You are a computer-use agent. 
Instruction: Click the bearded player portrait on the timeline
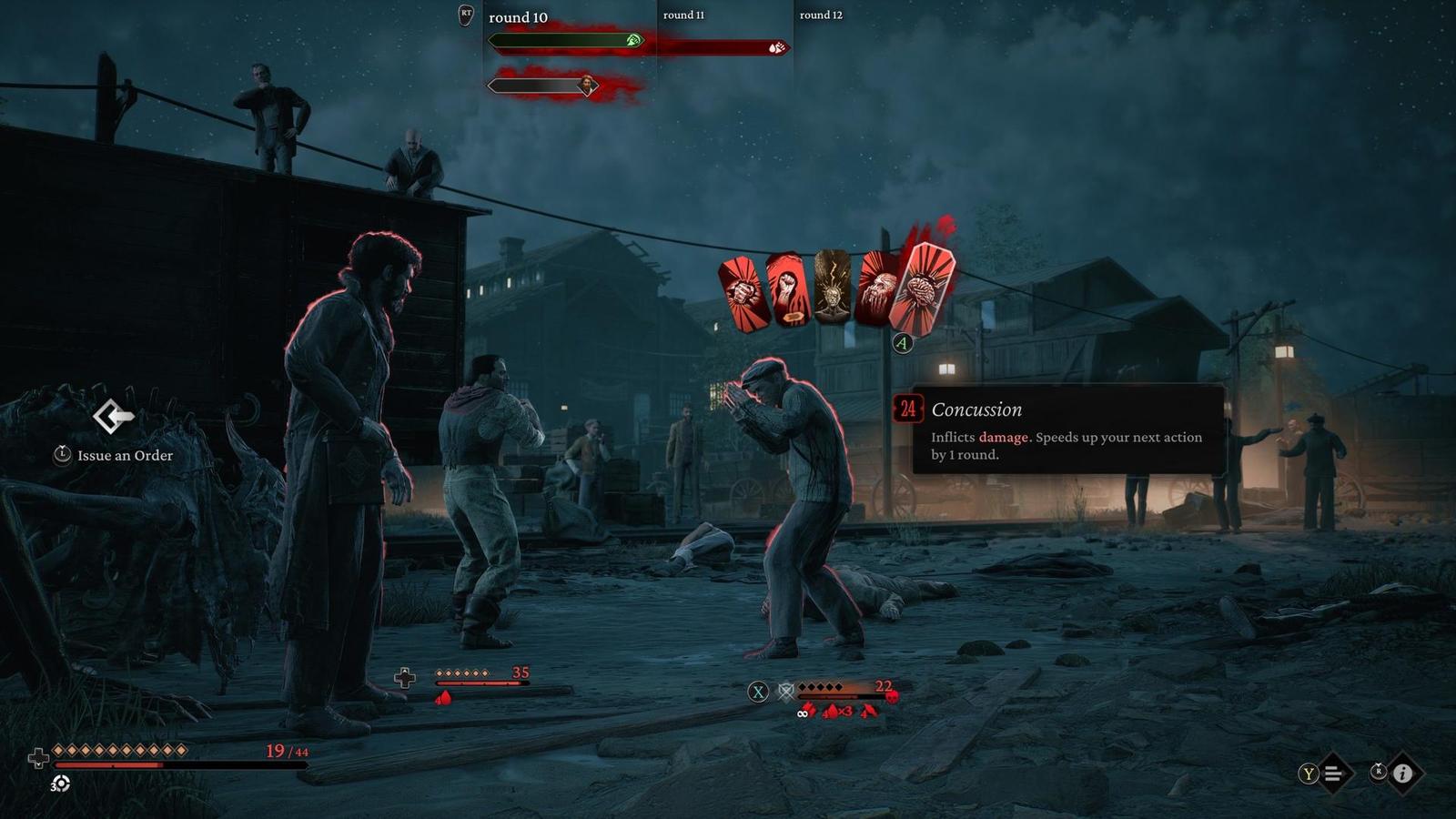tap(588, 86)
